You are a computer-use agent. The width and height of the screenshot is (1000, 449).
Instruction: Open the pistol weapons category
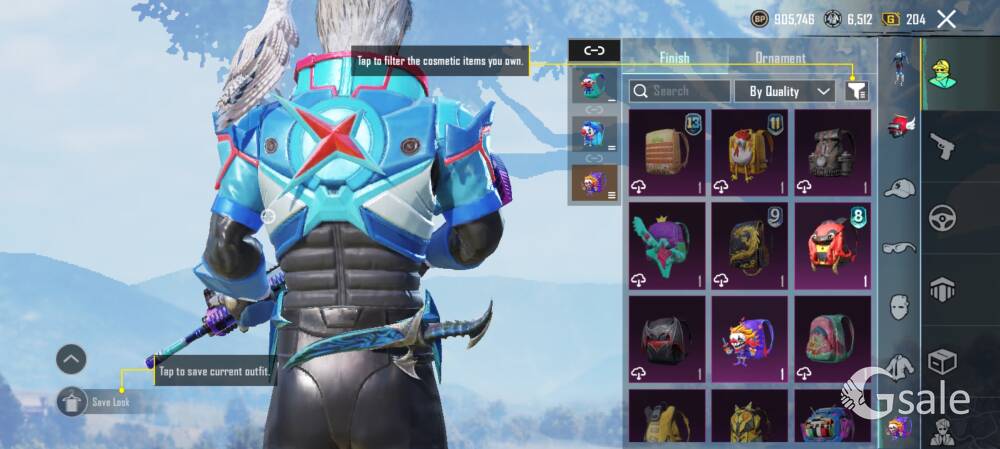(x=942, y=148)
